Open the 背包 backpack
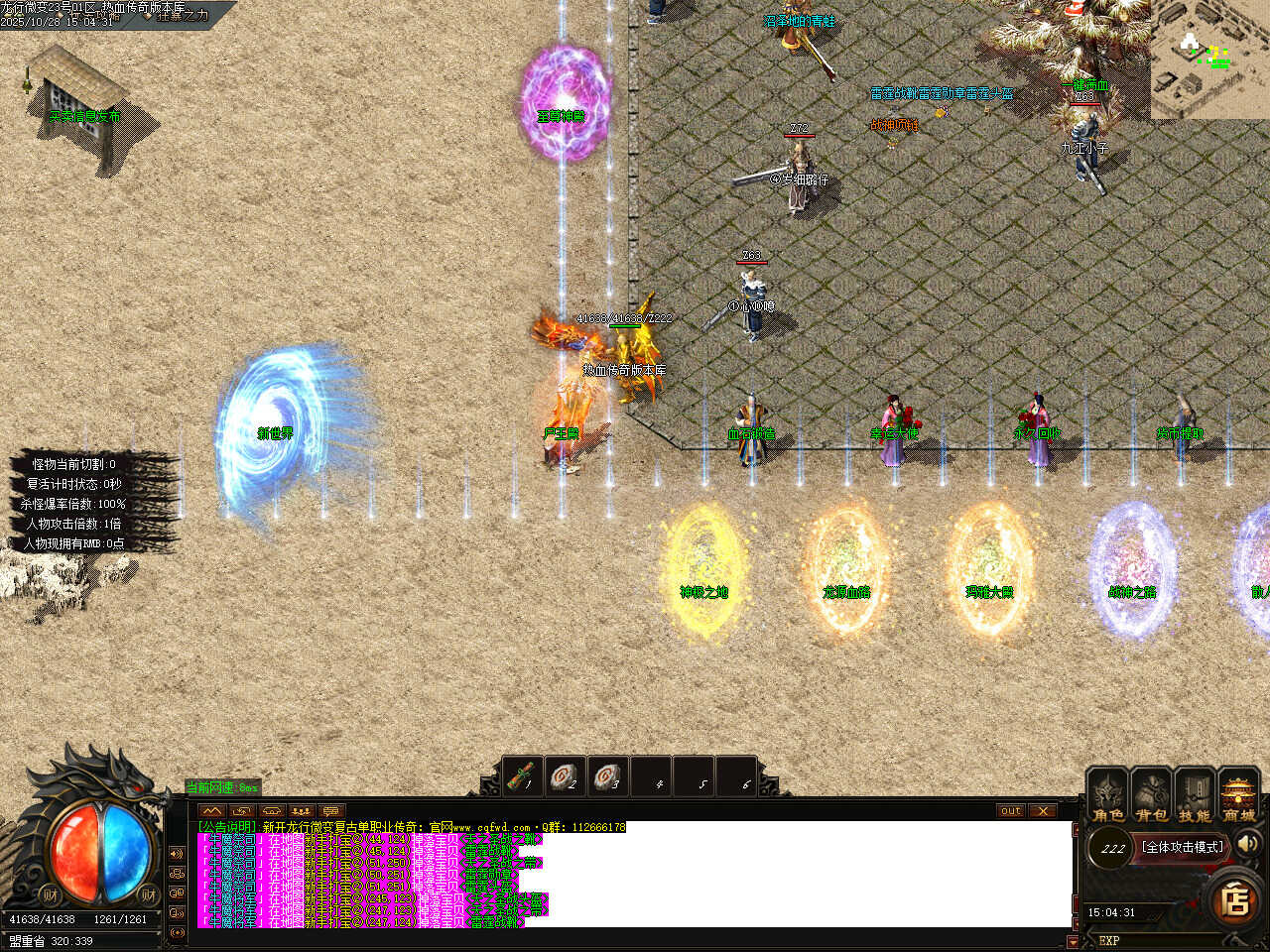 click(x=1151, y=795)
